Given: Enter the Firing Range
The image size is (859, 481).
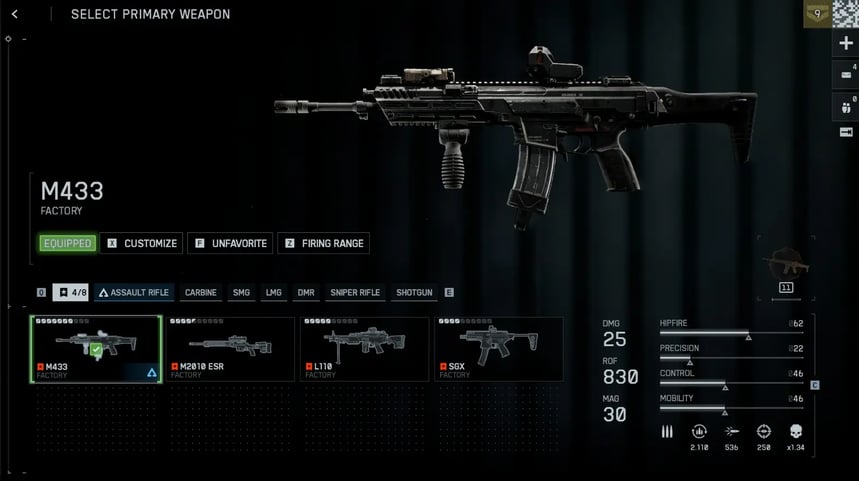Looking at the screenshot, I should 323,243.
